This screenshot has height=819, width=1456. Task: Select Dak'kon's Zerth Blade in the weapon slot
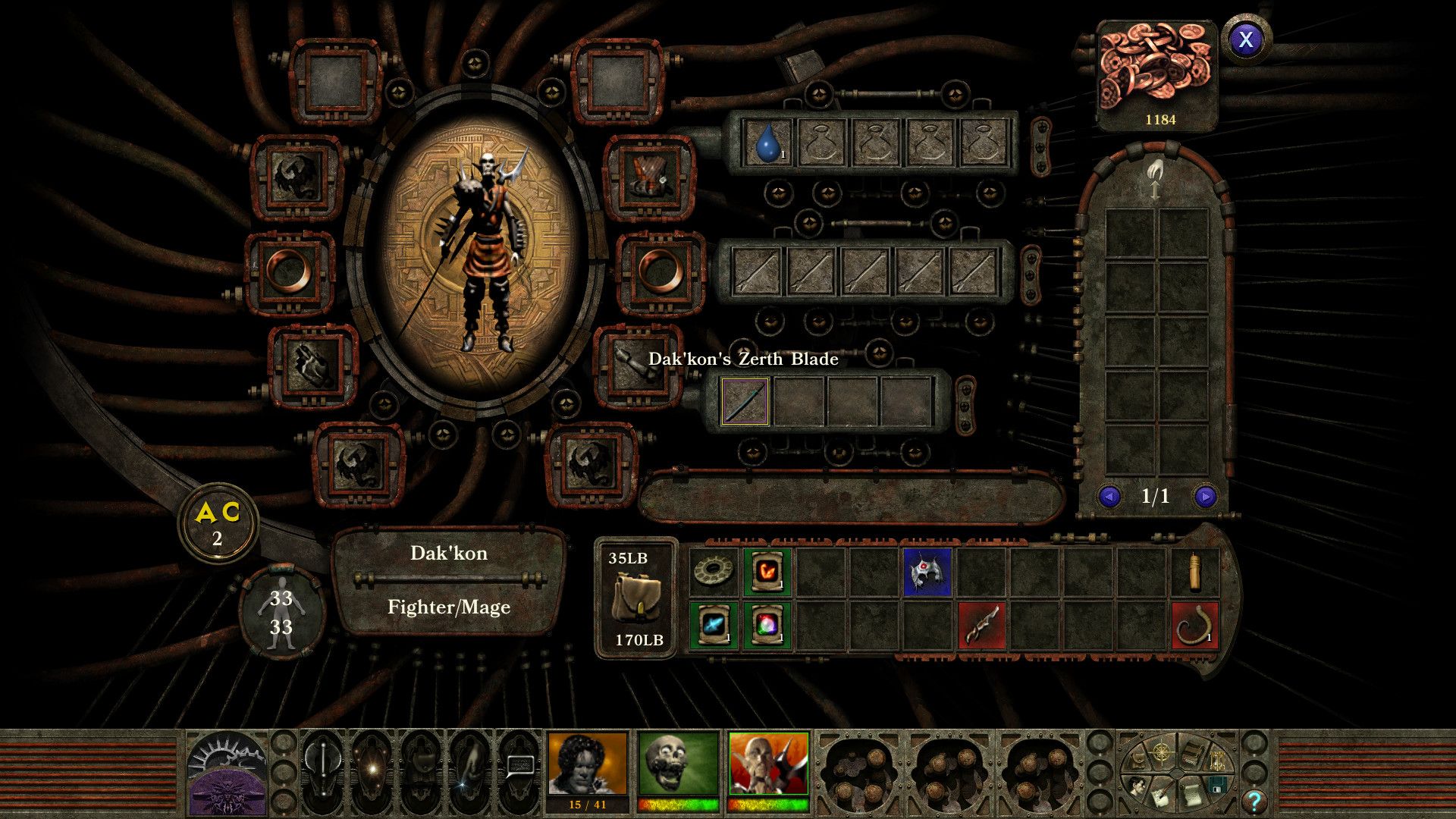[746, 400]
